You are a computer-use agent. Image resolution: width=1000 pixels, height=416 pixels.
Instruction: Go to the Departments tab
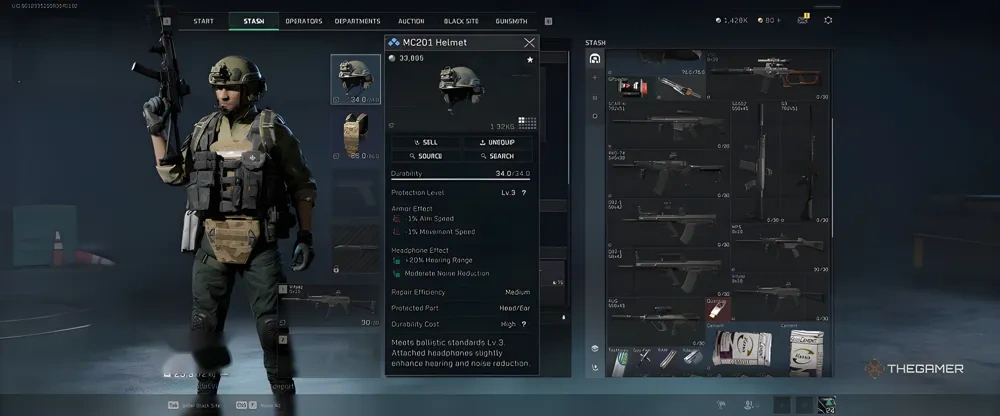point(357,21)
